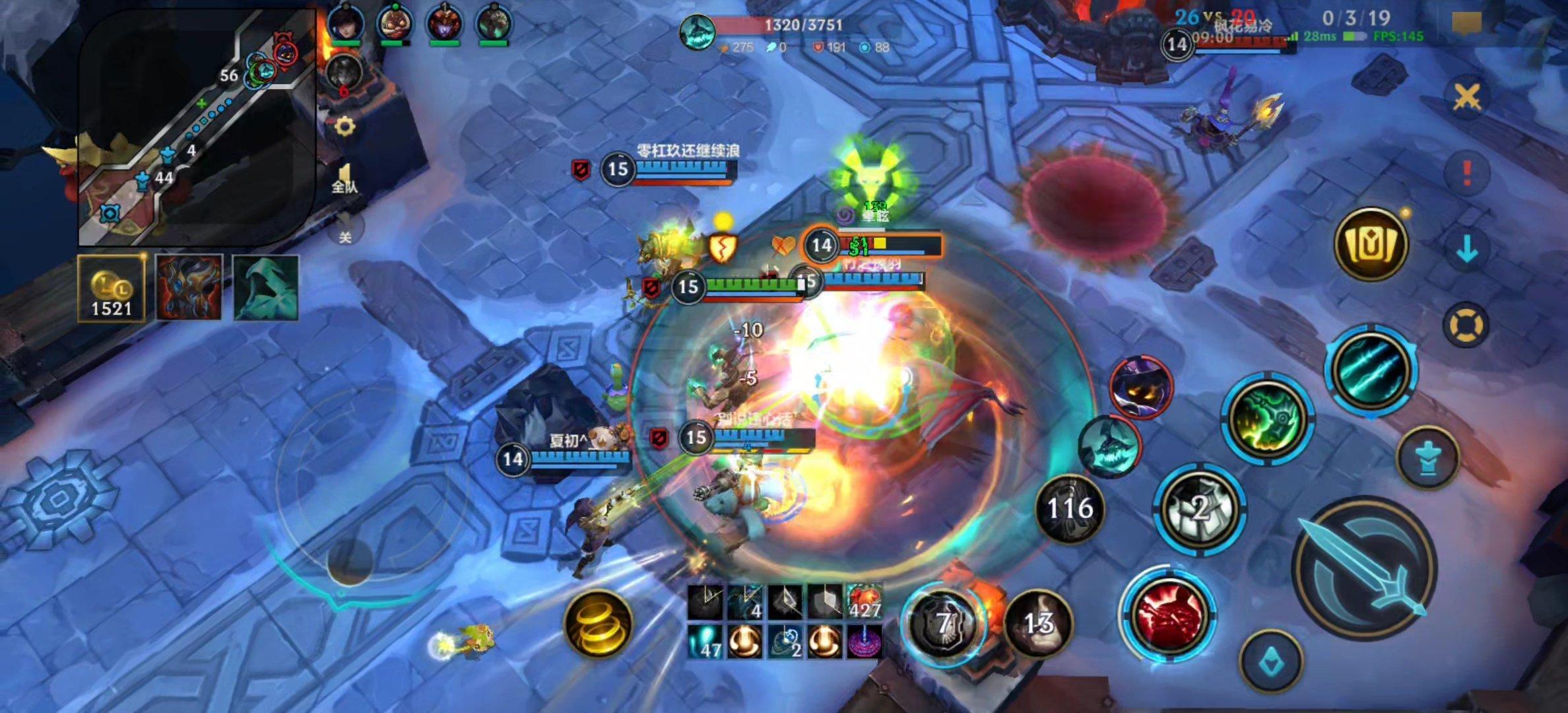
Task: Buy the first recommended armor item
Action: (x=189, y=289)
